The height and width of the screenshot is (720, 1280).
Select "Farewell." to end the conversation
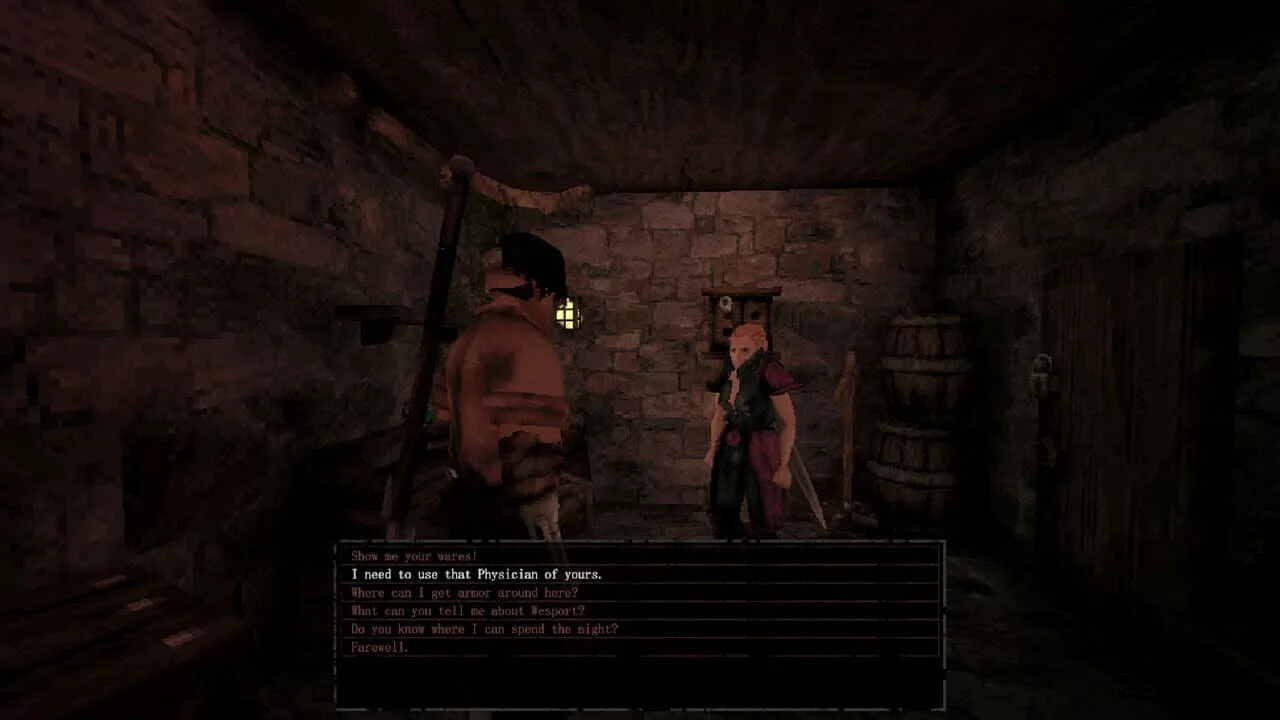(379, 647)
